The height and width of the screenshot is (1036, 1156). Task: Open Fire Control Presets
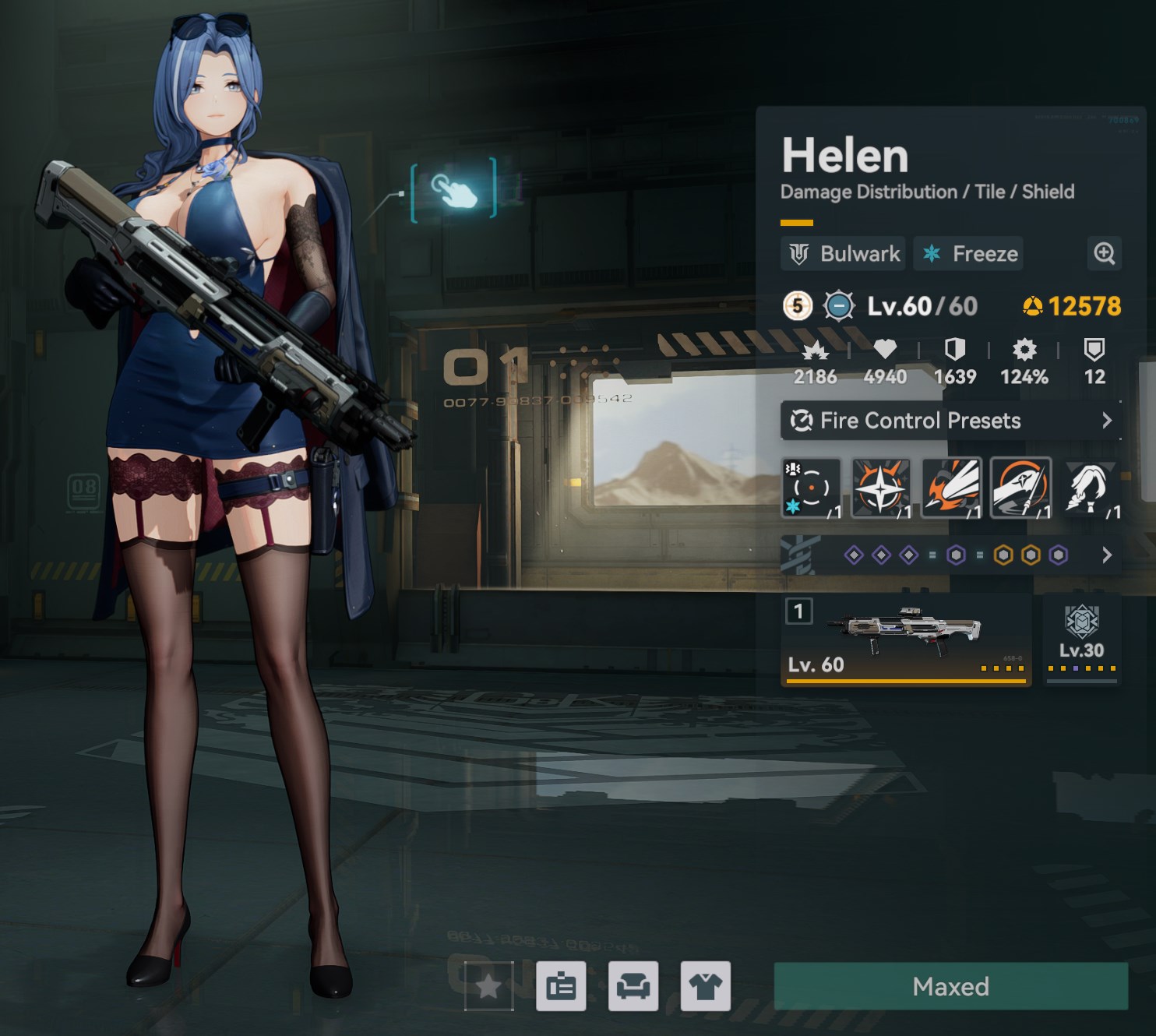tap(950, 421)
